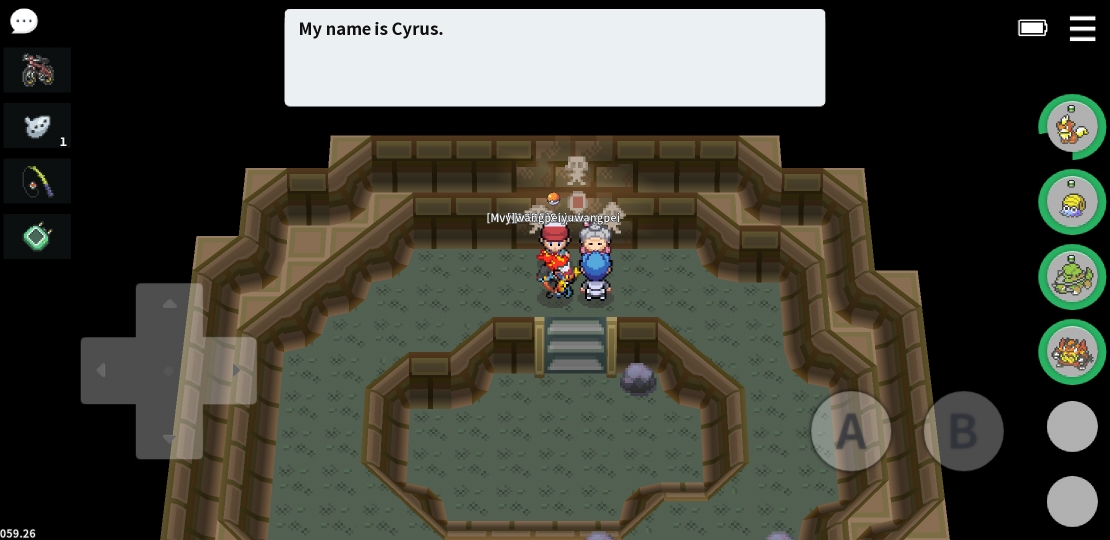Choose the yellow and blue party Pokémon
Image resolution: width=1110 pixels, height=540 pixels.
(1072, 202)
